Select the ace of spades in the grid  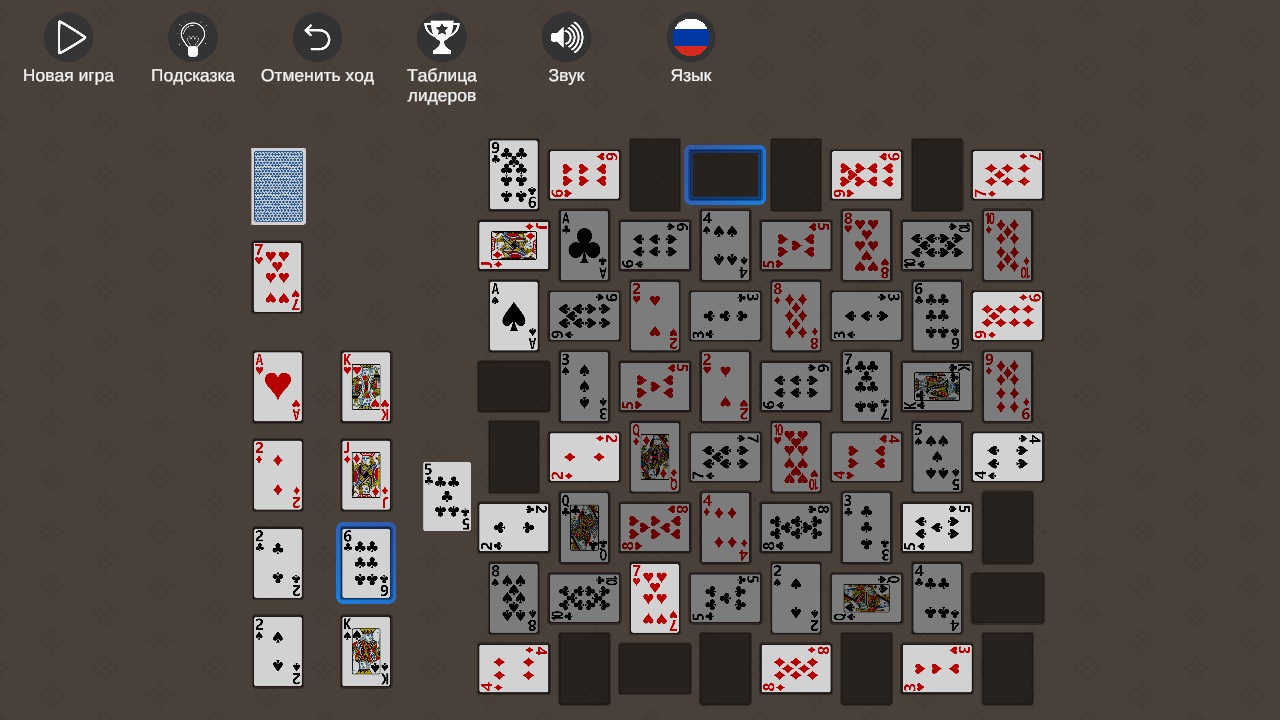(513, 316)
